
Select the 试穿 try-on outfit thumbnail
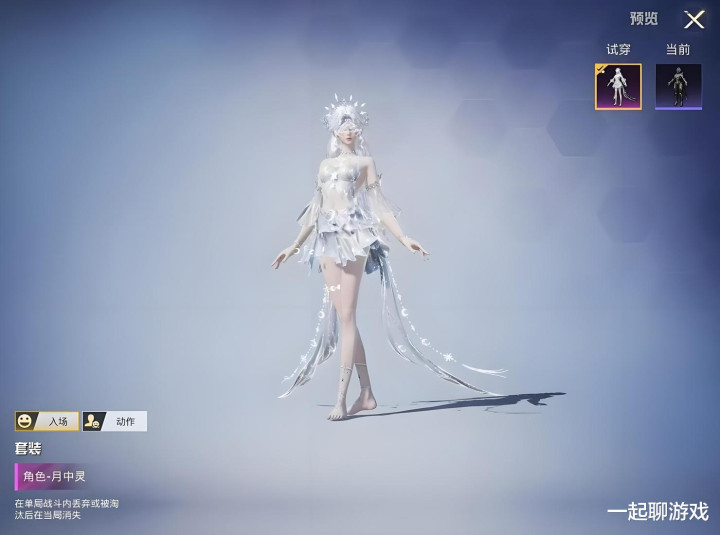pyautogui.click(x=618, y=86)
